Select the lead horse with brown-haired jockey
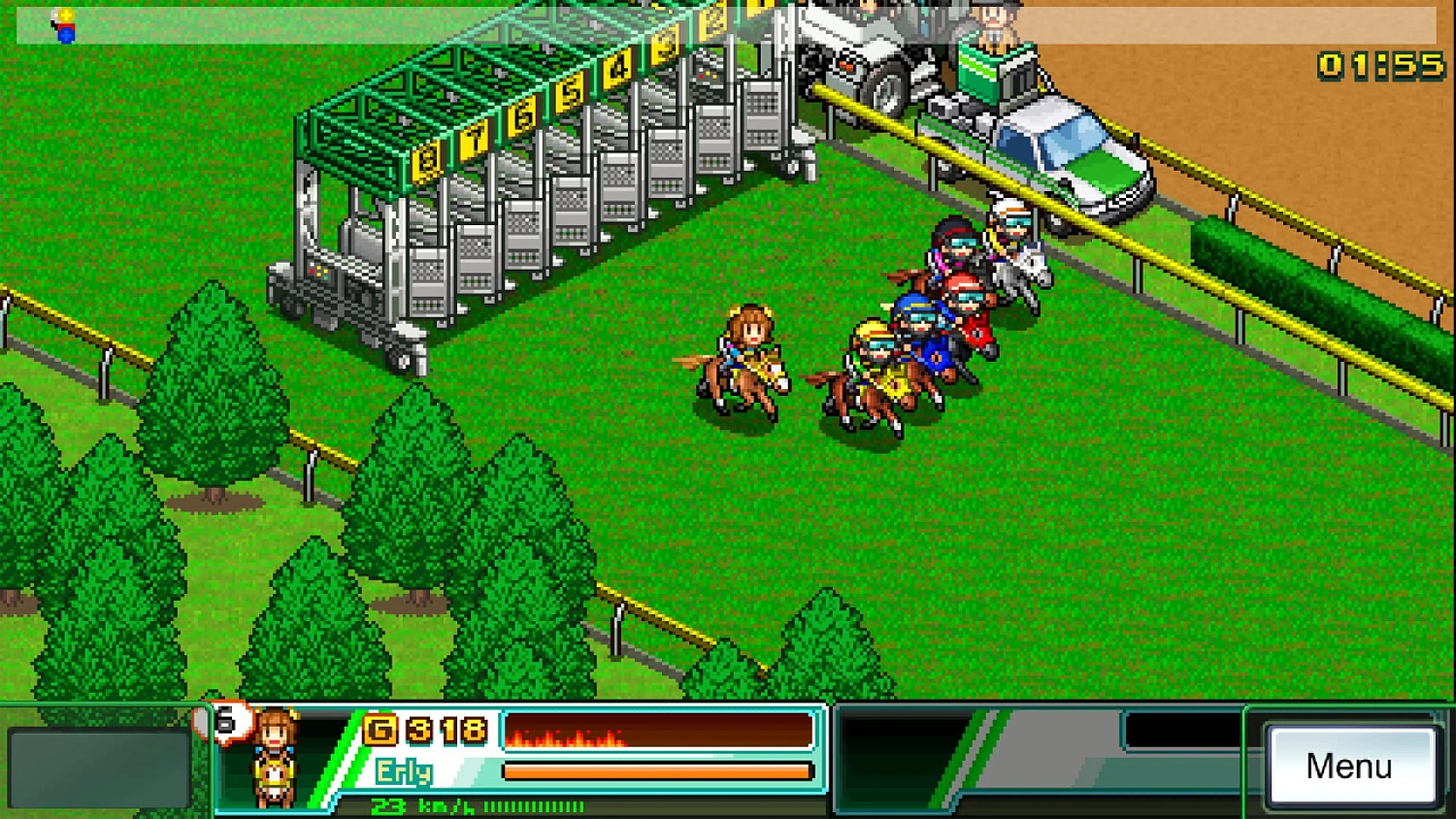Screen dimensions: 1456x819 pos(745,359)
